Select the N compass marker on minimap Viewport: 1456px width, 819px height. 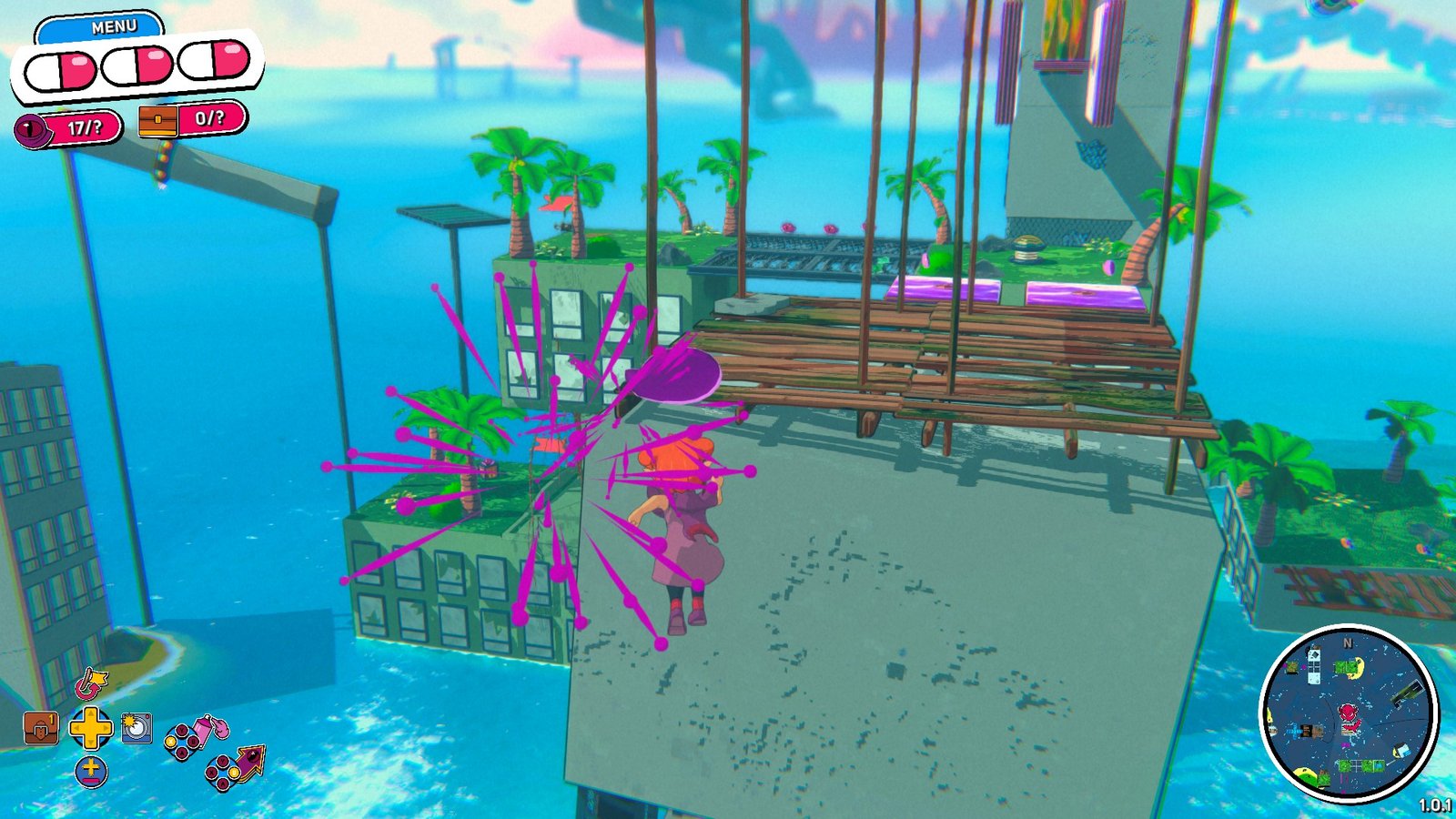click(x=1348, y=643)
